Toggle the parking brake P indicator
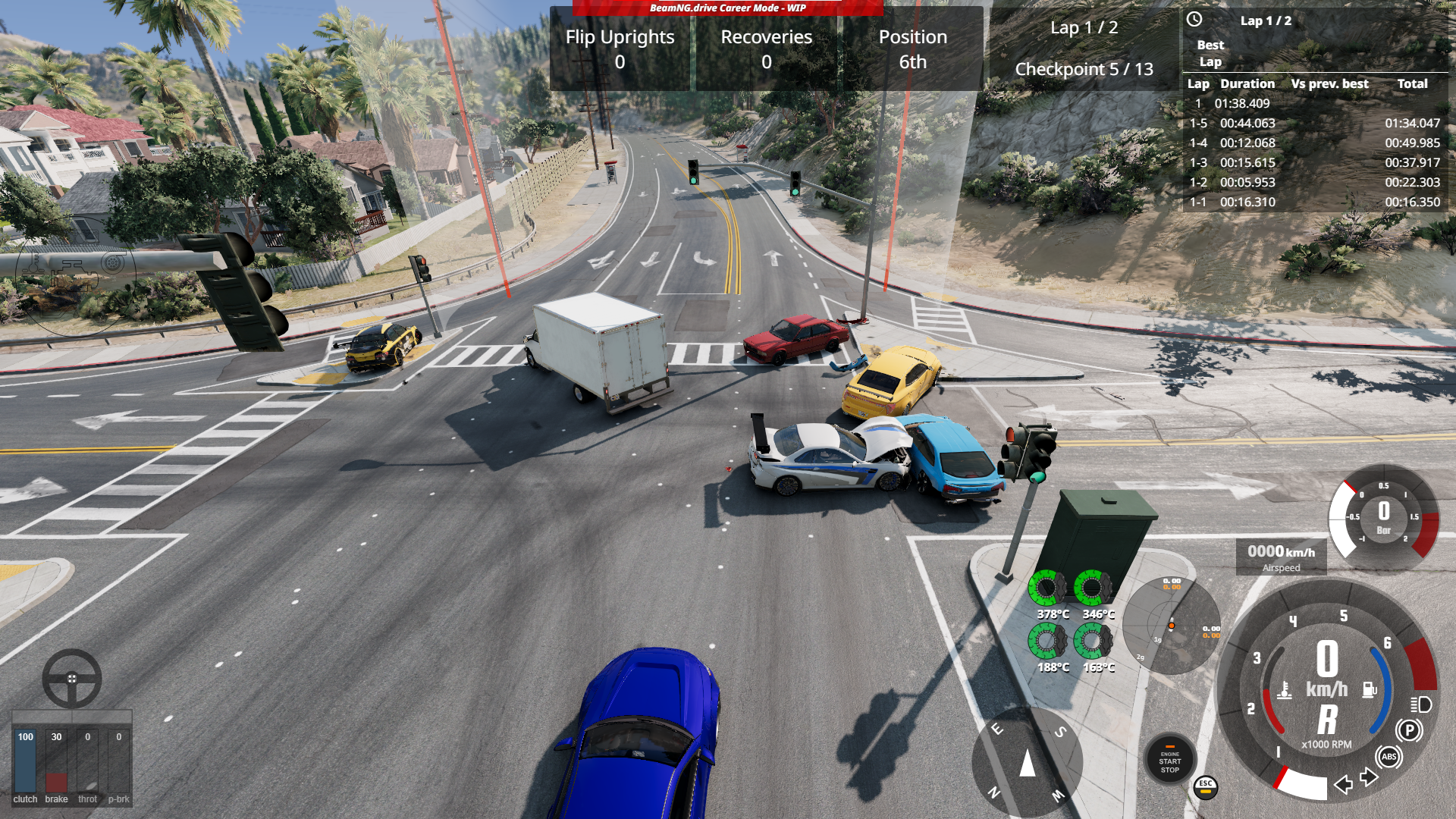The height and width of the screenshot is (819, 1456). tap(1409, 730)
